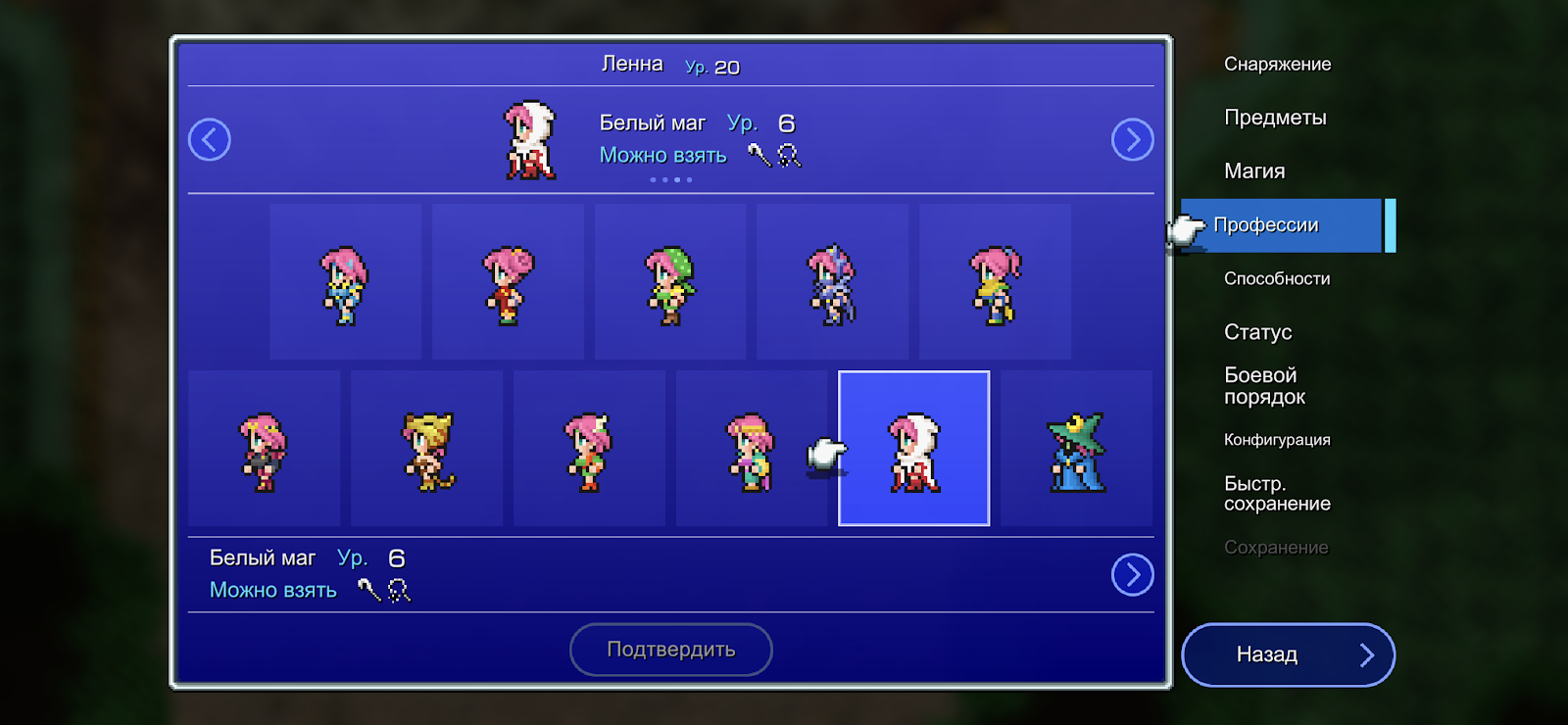Select the Магия menu entry
Screen dimensions: 1568x725
(1254, 171)
